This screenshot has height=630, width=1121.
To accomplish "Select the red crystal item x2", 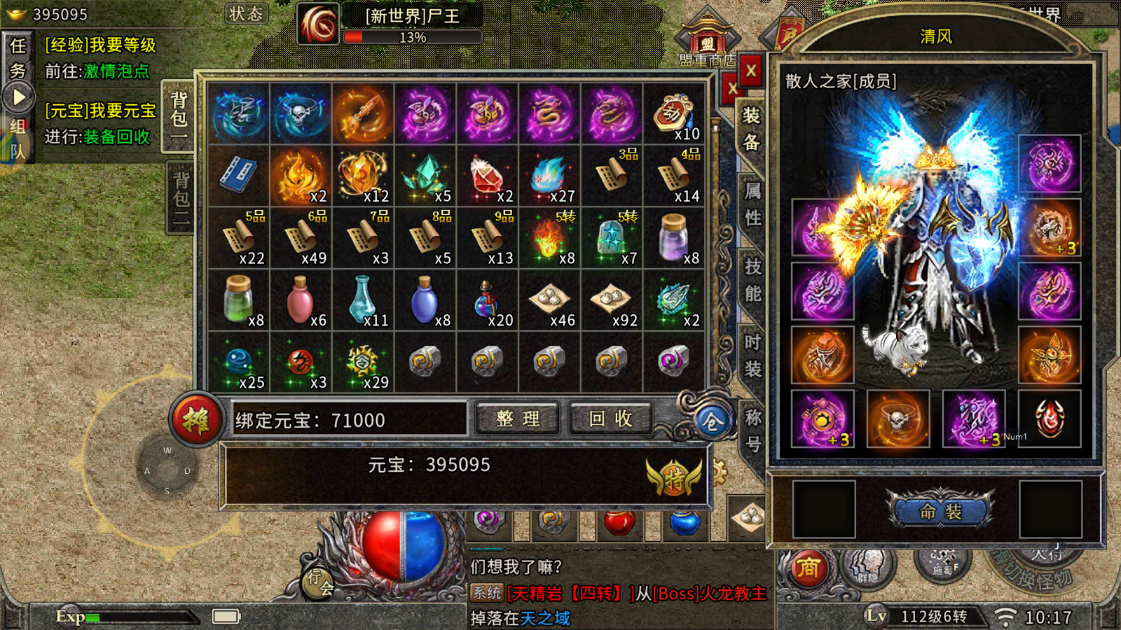I will tap(487, 176).
